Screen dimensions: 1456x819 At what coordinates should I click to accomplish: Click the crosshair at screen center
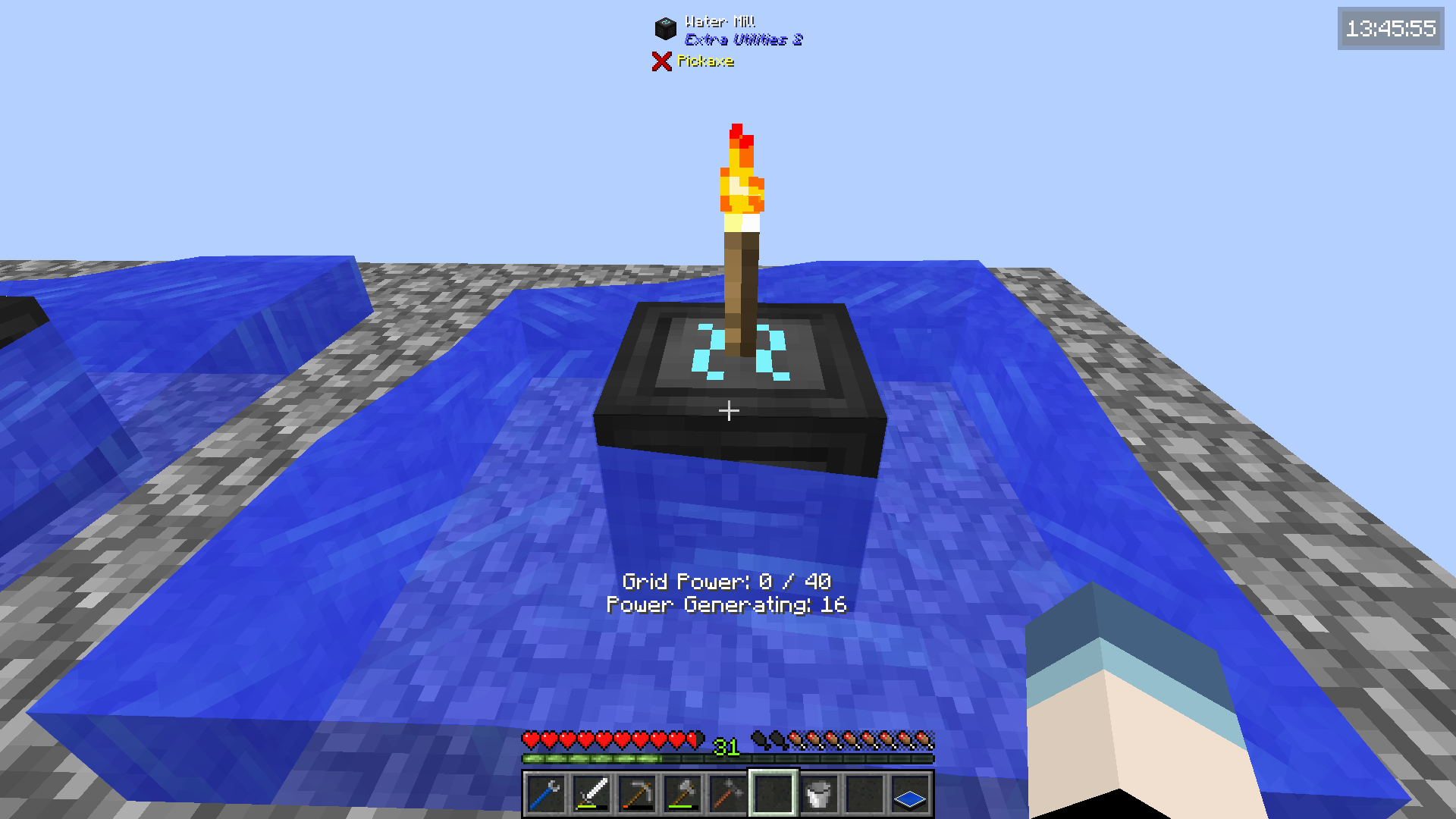click(x=728, y=409)
